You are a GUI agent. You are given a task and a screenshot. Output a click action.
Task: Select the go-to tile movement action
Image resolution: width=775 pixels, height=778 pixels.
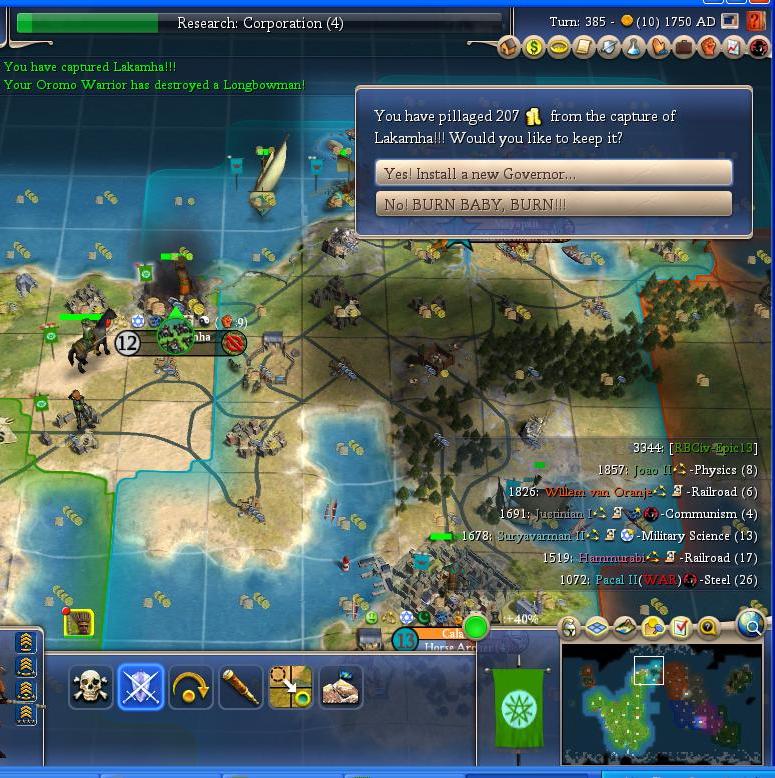tap(290, 687)
